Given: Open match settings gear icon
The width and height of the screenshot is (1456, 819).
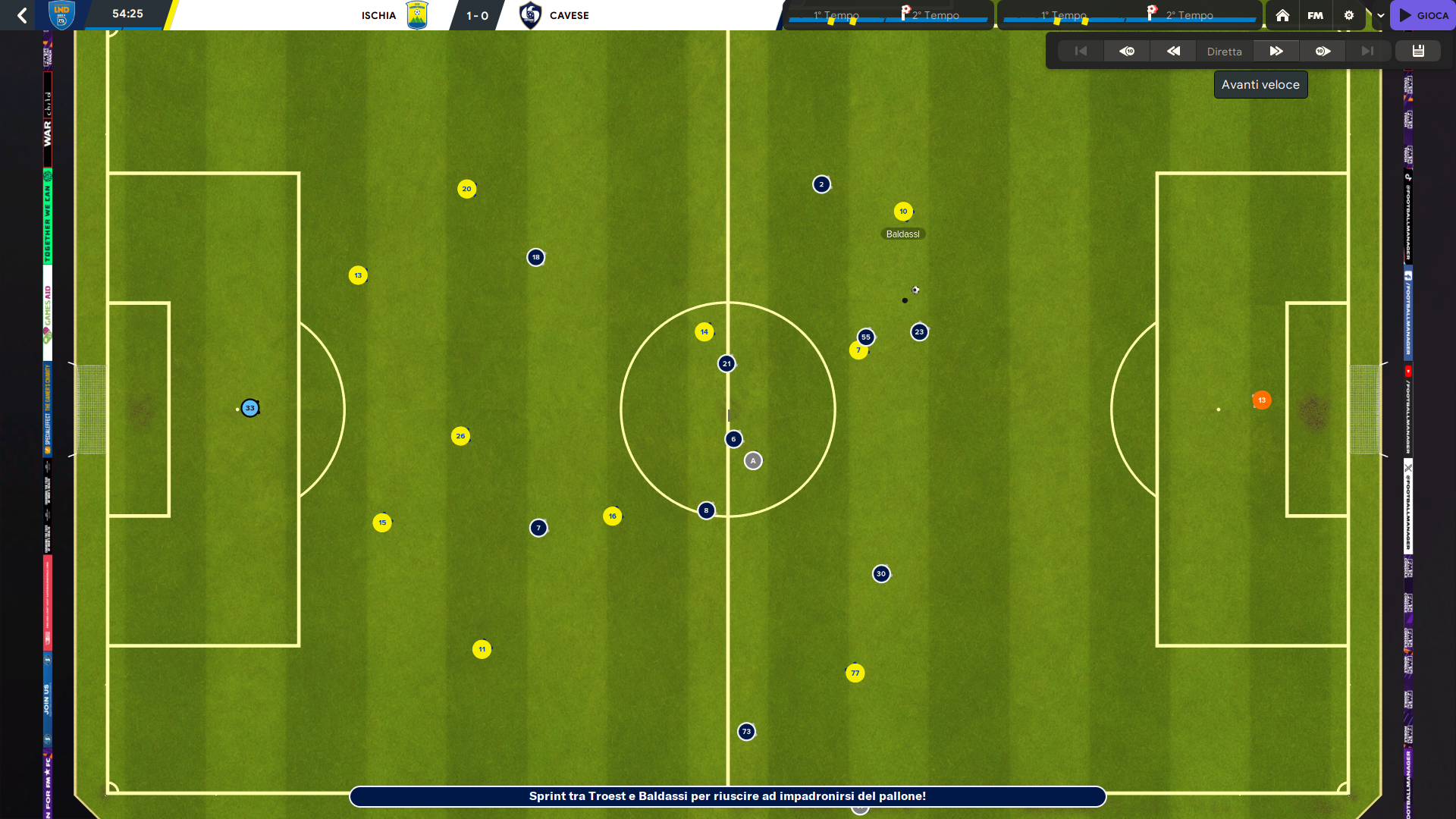Looking at the screenshot, I should pos(1348,15).
